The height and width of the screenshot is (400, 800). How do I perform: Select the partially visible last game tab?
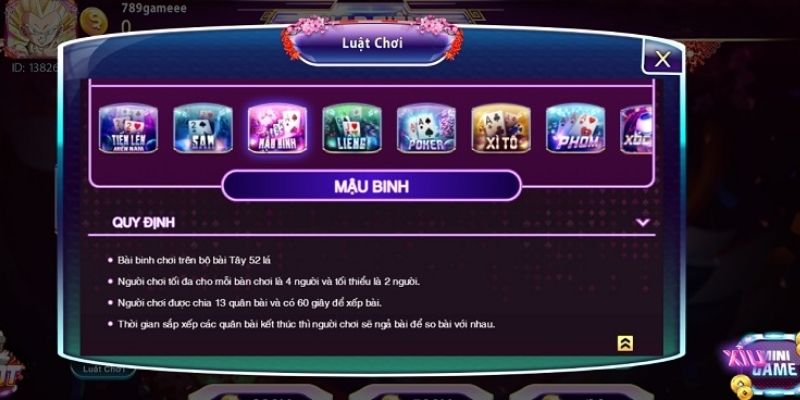636,130
